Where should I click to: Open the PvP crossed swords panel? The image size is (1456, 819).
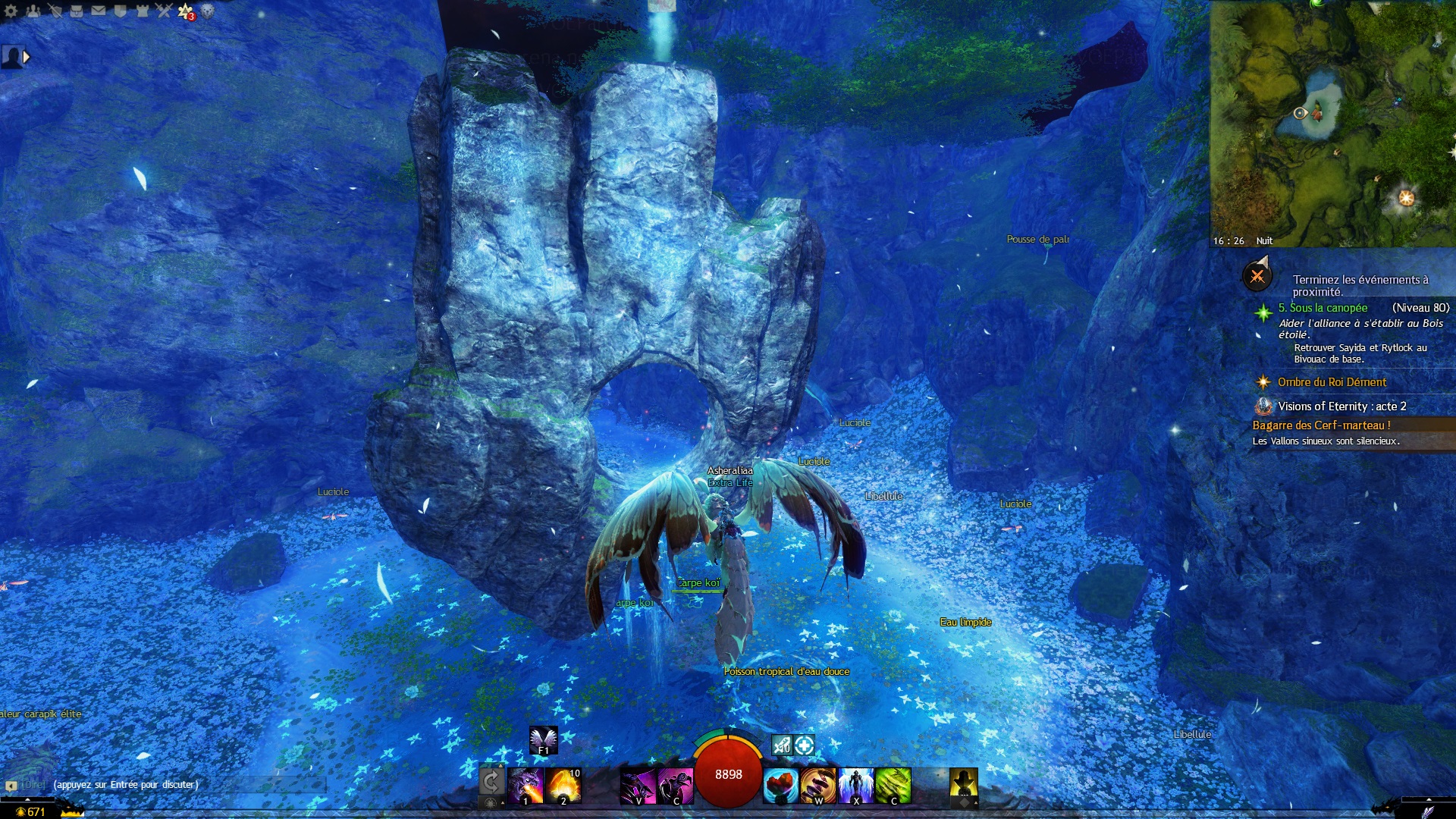coord(164,11)
